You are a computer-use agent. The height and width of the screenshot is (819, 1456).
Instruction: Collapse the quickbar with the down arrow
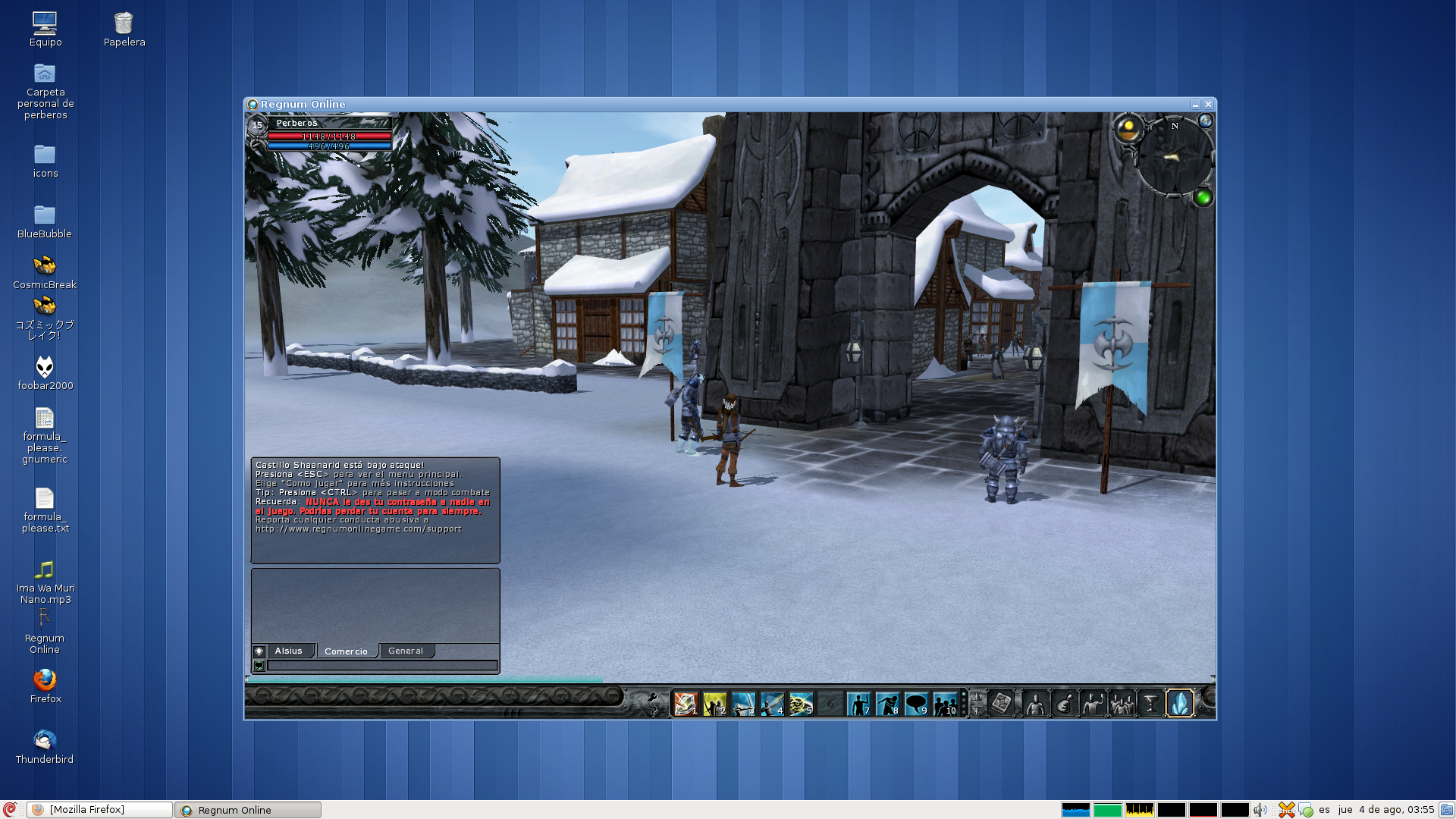tap(976, 711)
